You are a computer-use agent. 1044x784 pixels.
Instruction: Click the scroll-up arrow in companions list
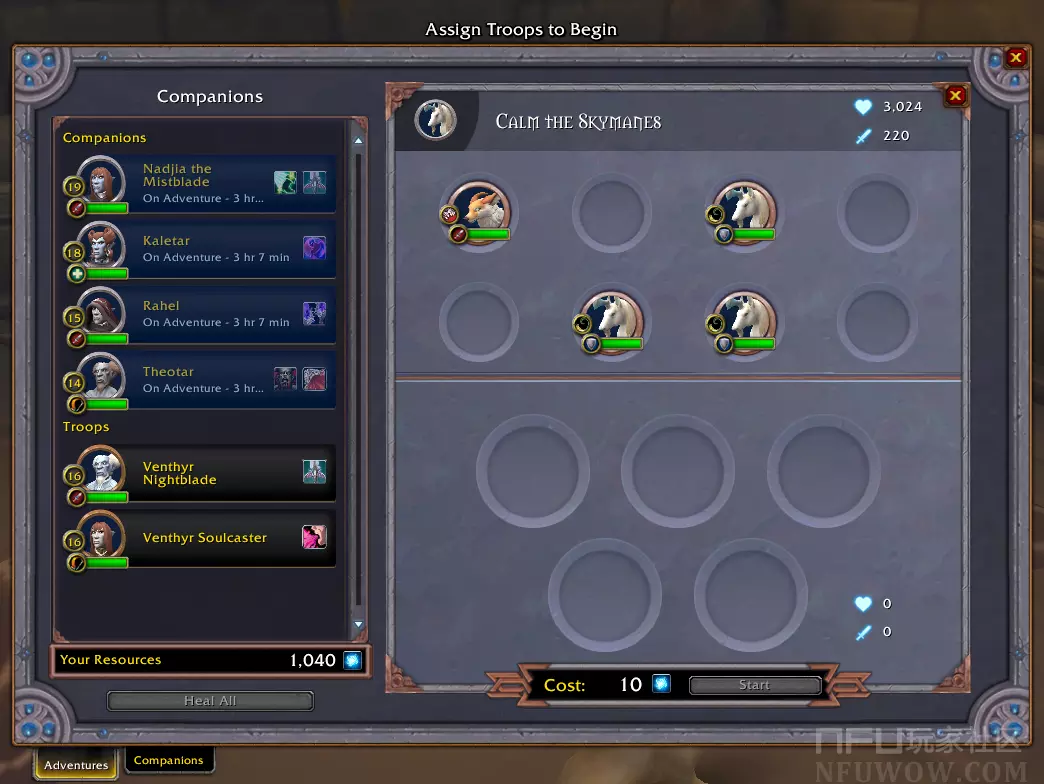click(x=360, y=127)
